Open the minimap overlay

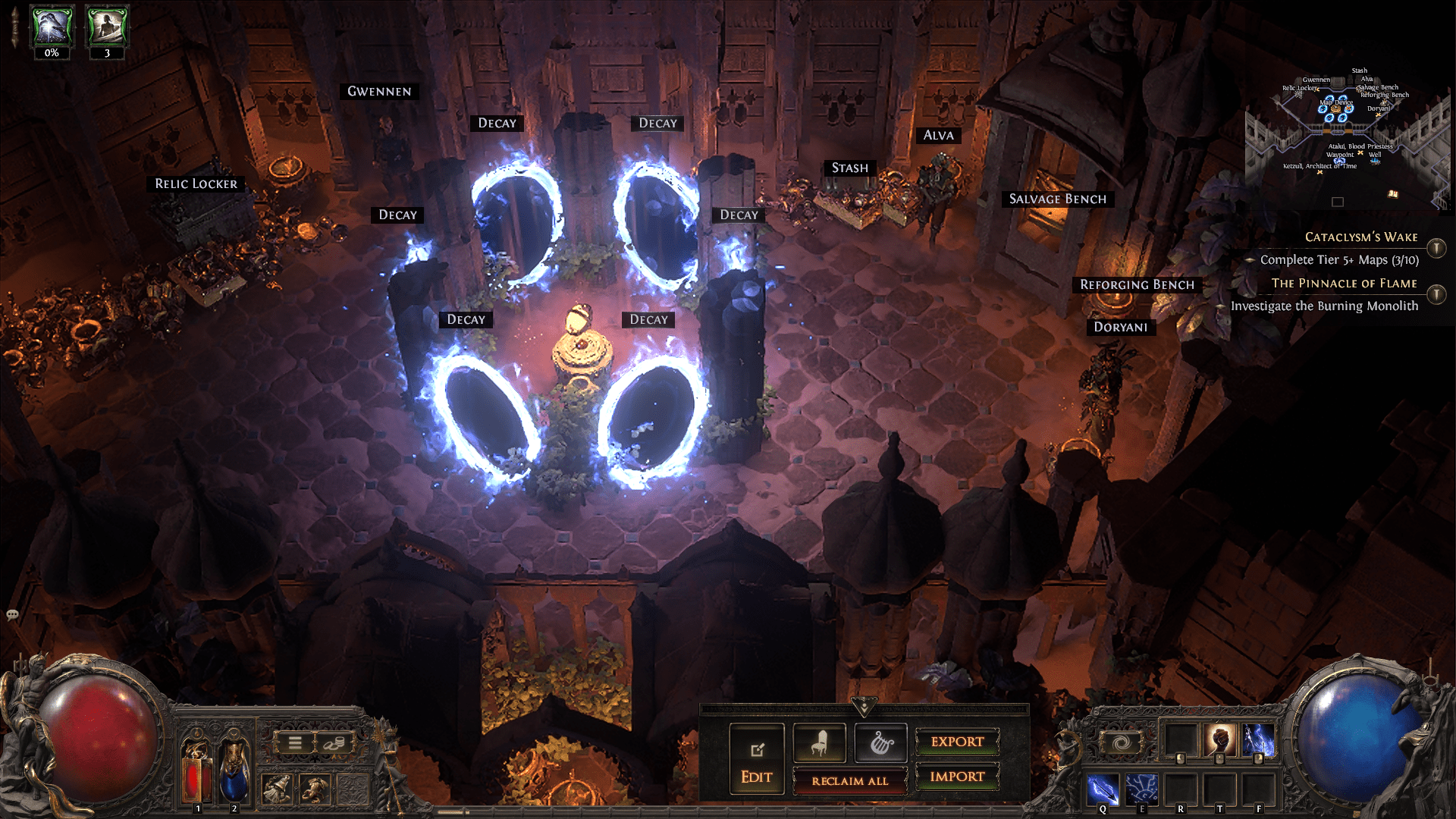1338,202
